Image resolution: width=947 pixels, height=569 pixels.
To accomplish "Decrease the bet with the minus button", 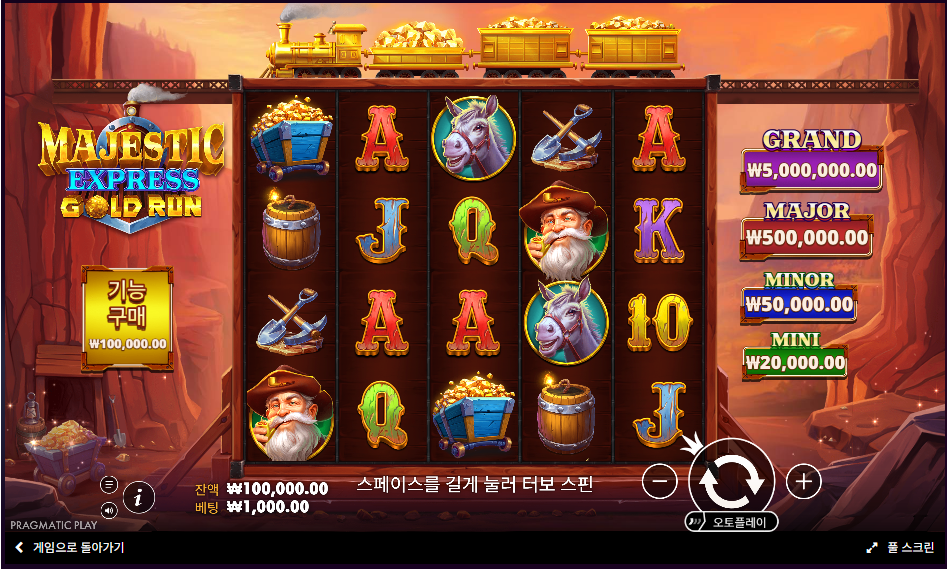I will click(x=659, y=482).
